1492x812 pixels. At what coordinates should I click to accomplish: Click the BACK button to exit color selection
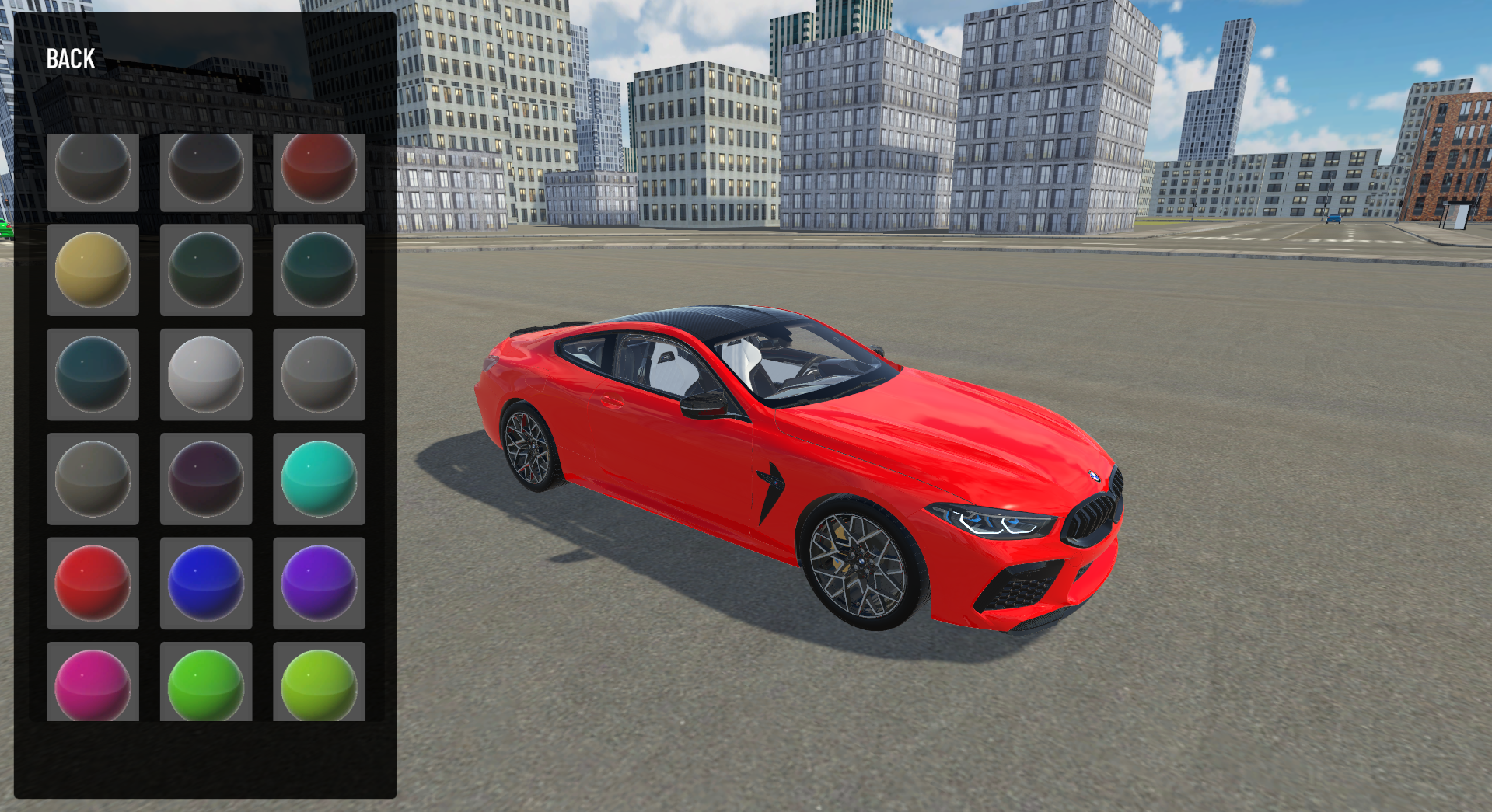(x=69, y=58)
